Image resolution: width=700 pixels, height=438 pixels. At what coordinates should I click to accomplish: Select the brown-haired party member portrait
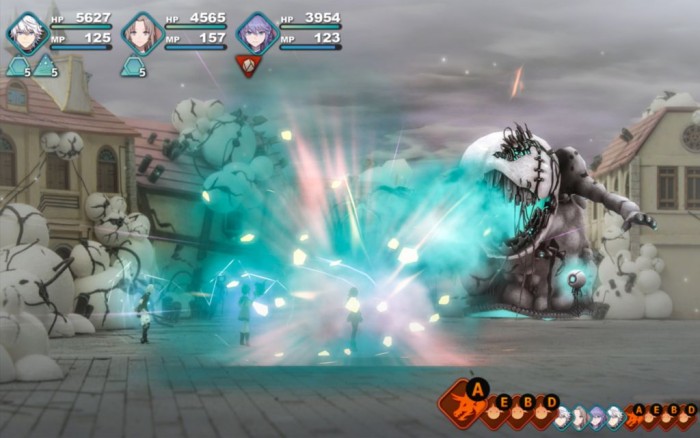[142, 33]
